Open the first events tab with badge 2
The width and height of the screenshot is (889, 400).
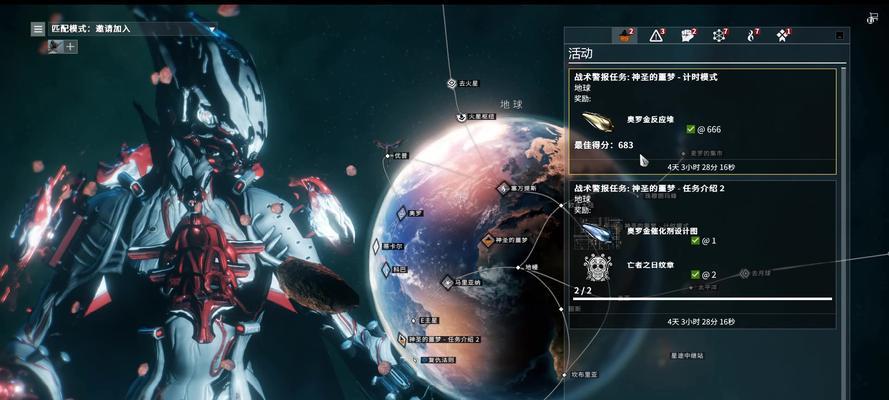tap(625, 36)
